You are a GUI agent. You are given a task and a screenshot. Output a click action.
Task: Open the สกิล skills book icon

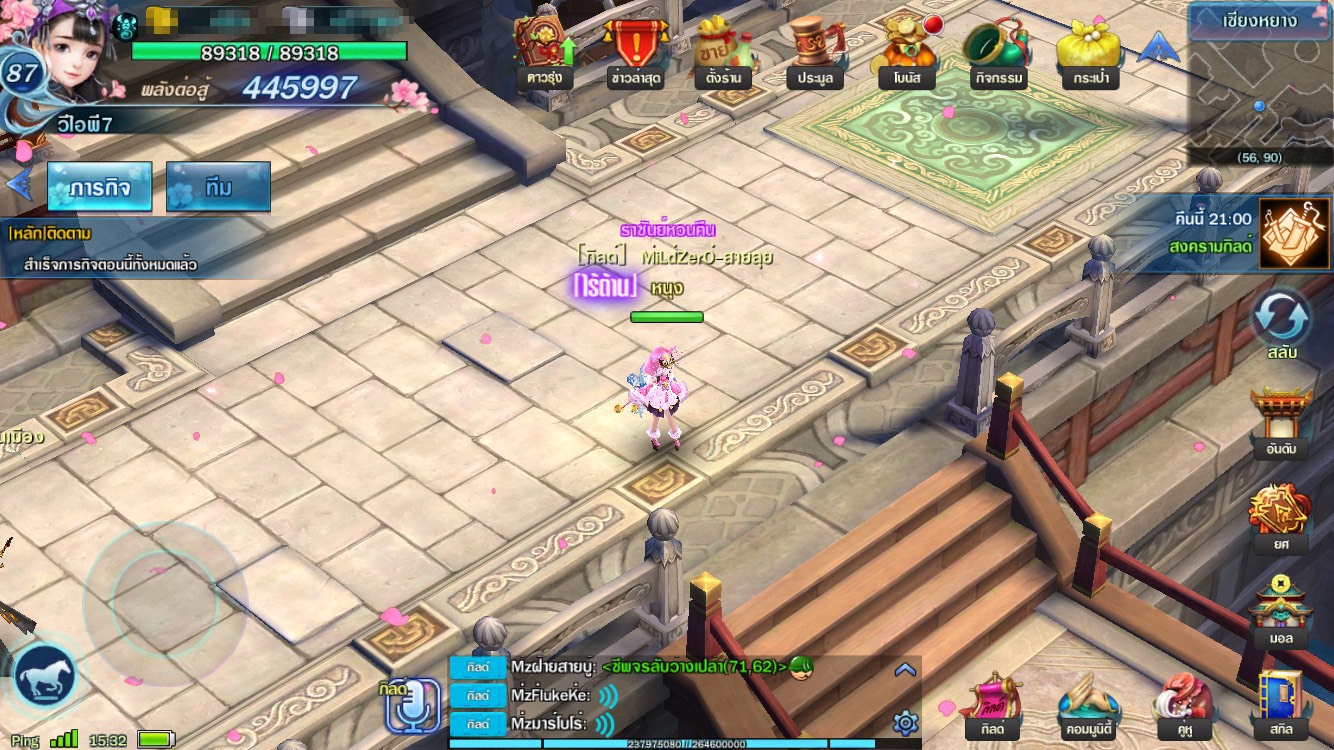[x=1281, y=703]
